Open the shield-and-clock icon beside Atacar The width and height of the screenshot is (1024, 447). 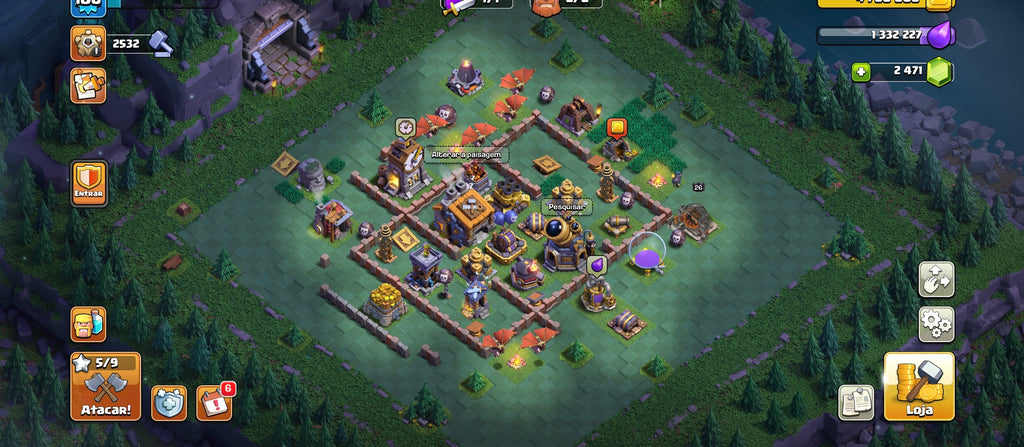[169, 402]
